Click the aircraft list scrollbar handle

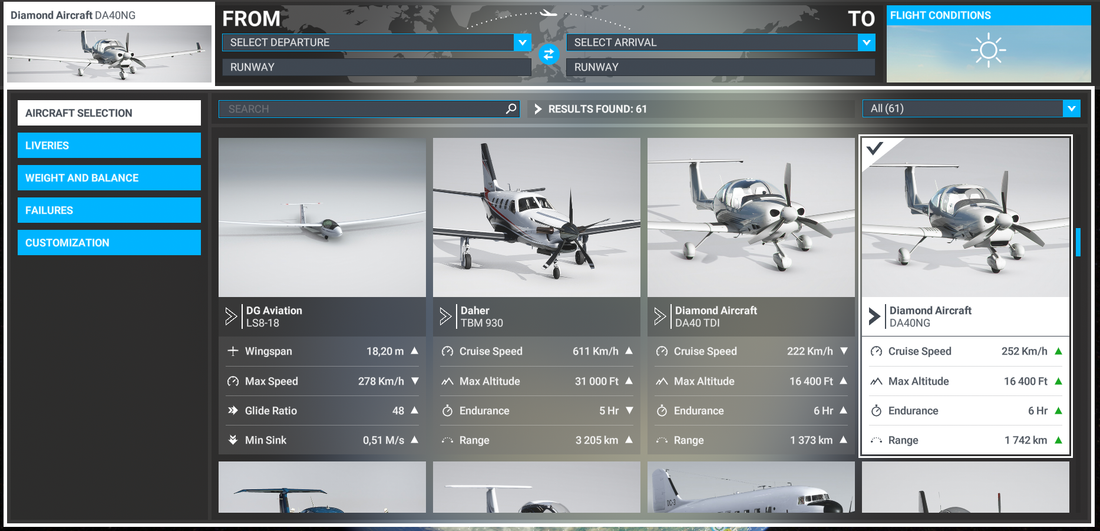pos(1078,242)
